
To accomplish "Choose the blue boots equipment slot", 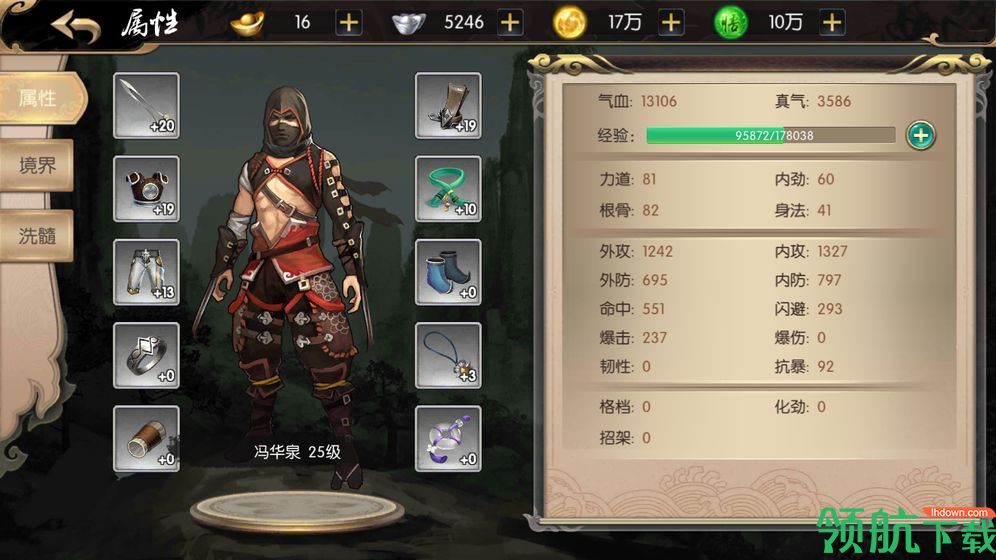I will 448,272.
